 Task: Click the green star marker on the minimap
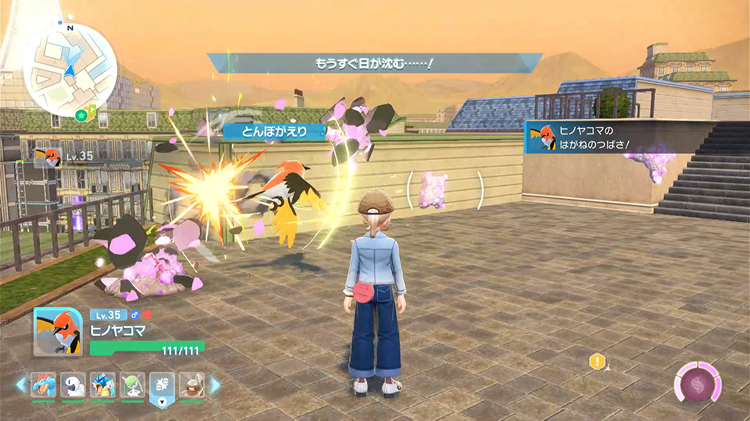[x=80, y=116]
